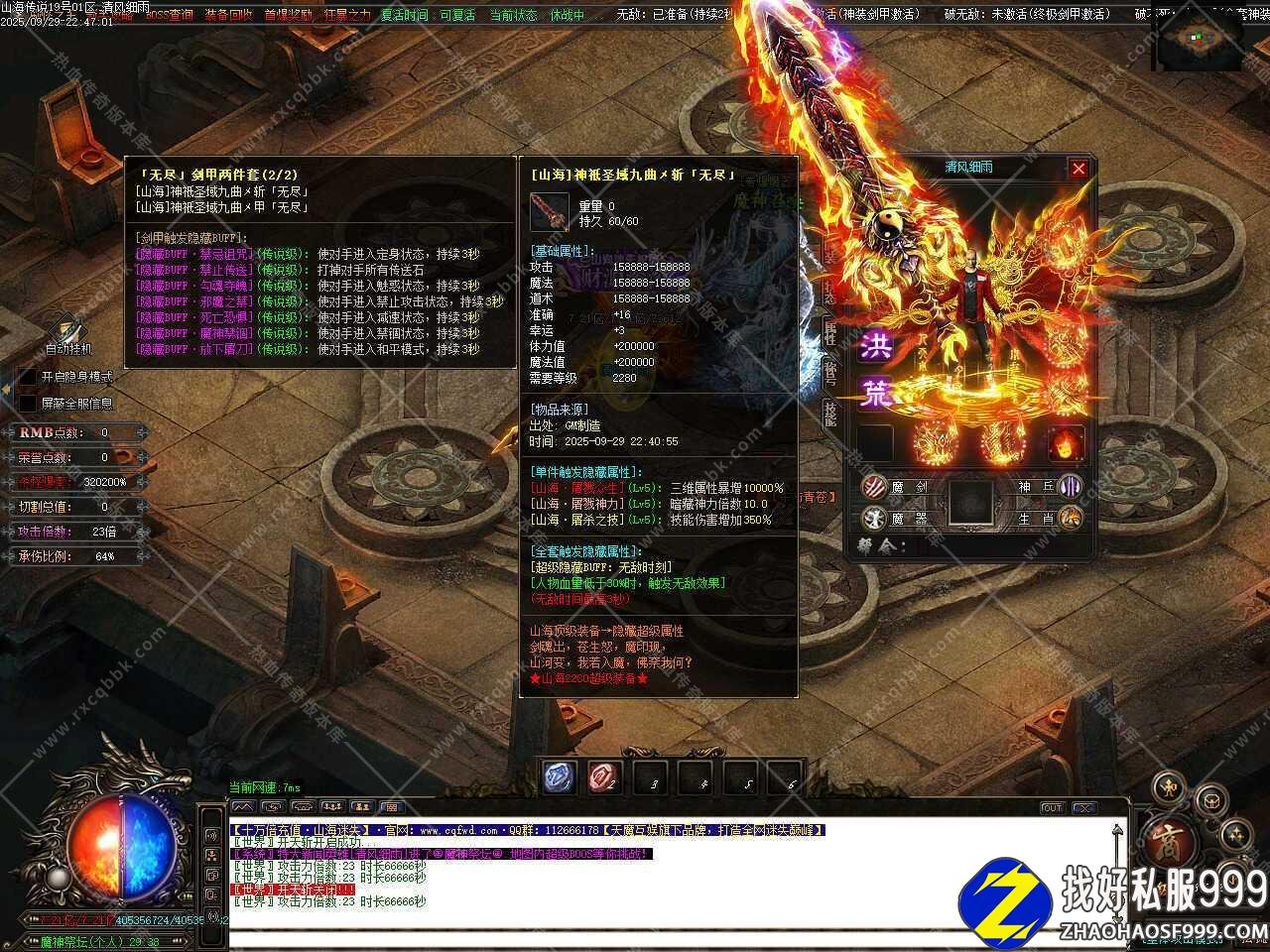Open the 神兵 equipment button
This screenshot has width=1270, height=952.
(x=1070, y=487)
